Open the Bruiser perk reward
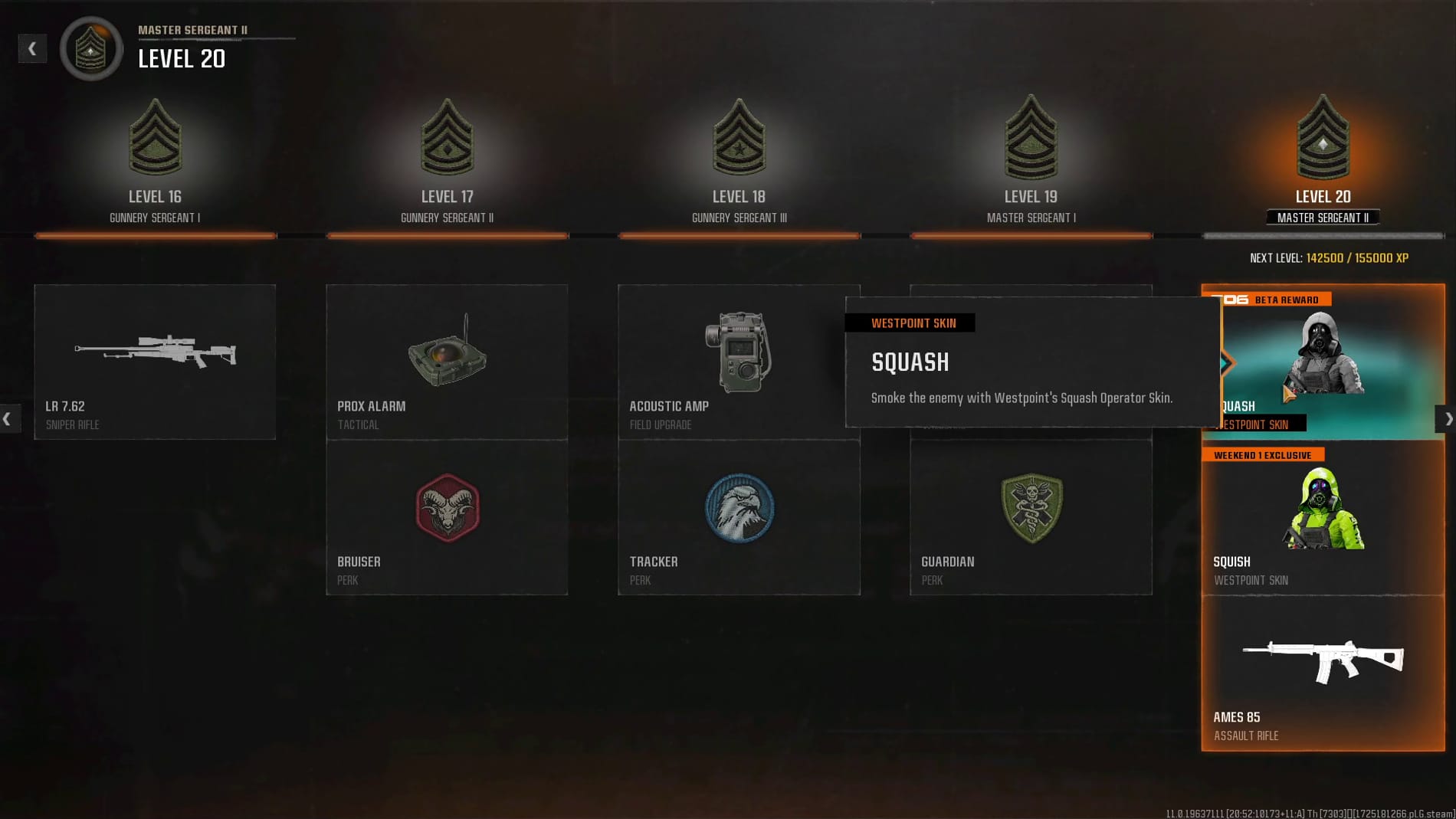The width and height of the screenshot is (1456, 819). click(x=447, y=518)
